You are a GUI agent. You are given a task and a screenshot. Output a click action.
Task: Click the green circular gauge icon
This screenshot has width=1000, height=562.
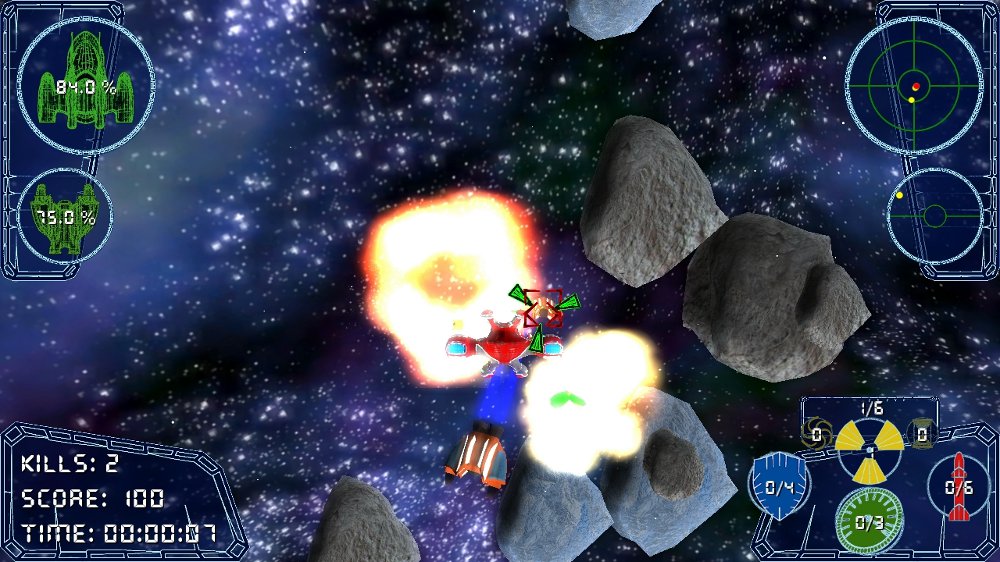(x=868, y=521)
